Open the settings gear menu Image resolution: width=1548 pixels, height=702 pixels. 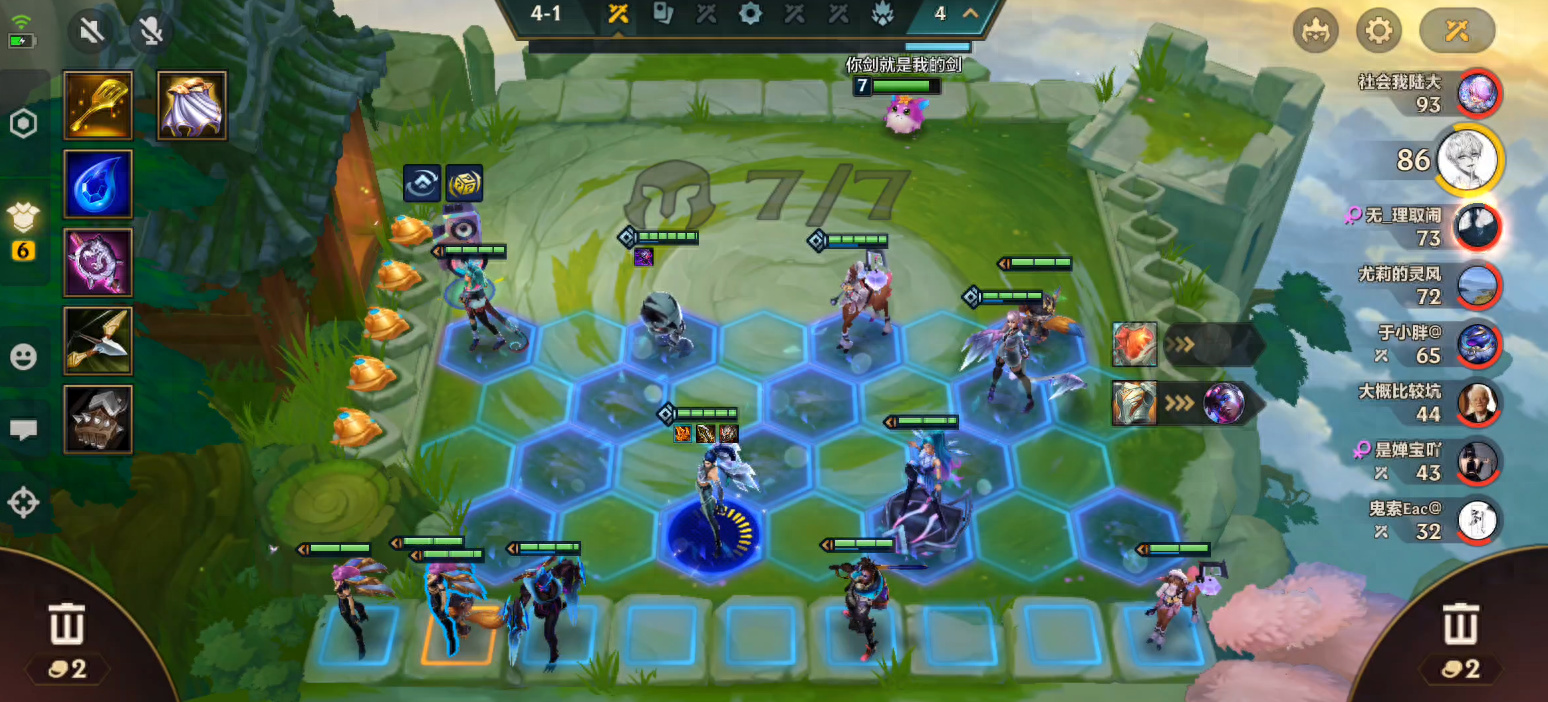[1378, 31]
